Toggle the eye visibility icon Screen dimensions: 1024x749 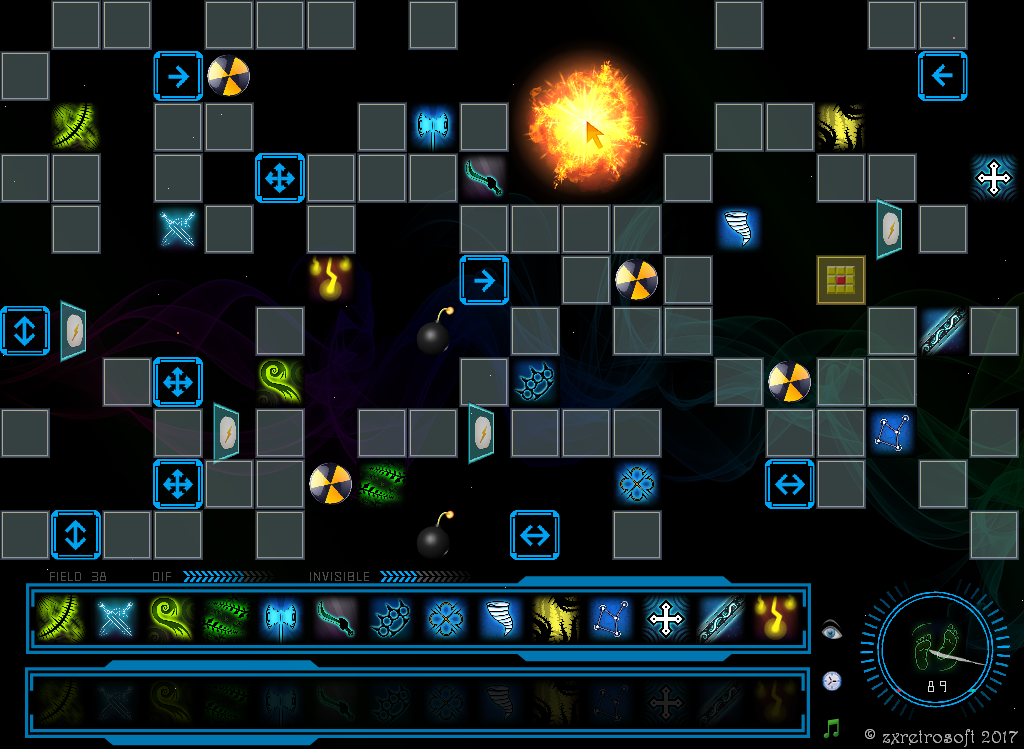832,630
